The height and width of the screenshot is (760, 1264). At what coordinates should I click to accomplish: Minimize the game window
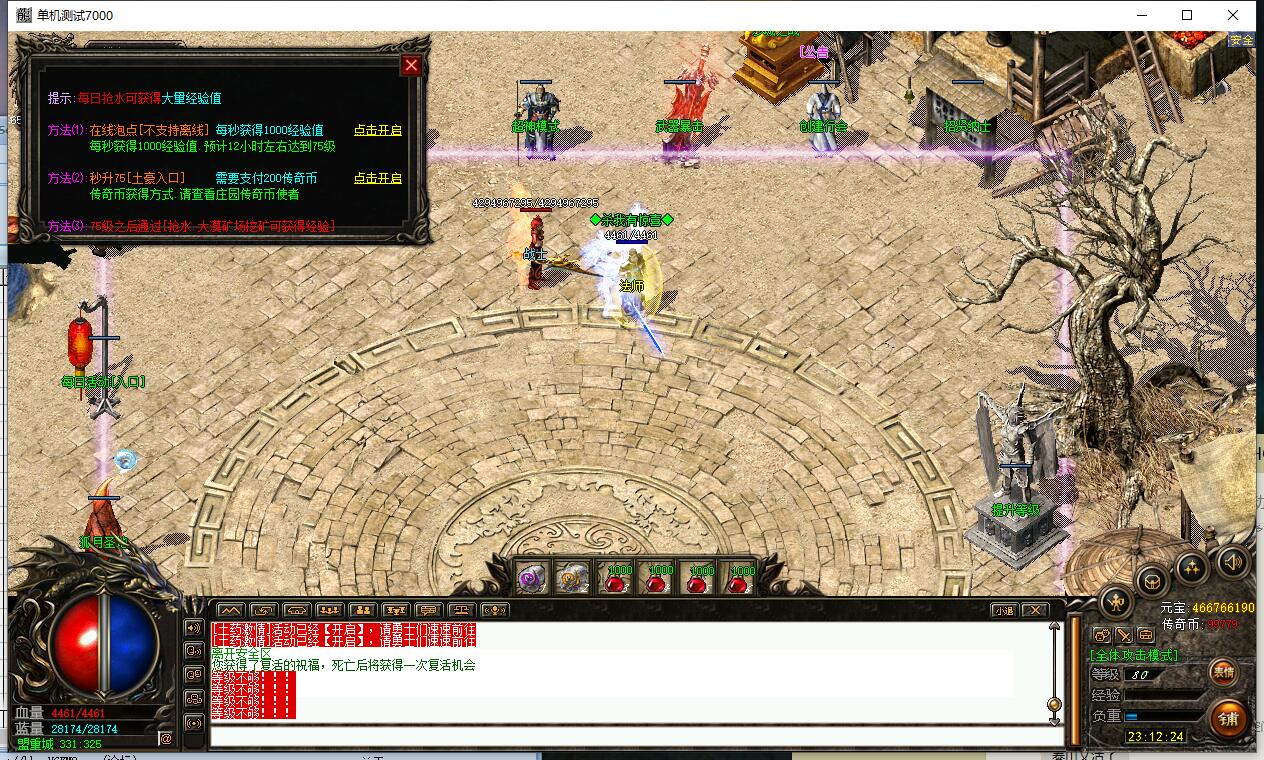coord(1141,15)
